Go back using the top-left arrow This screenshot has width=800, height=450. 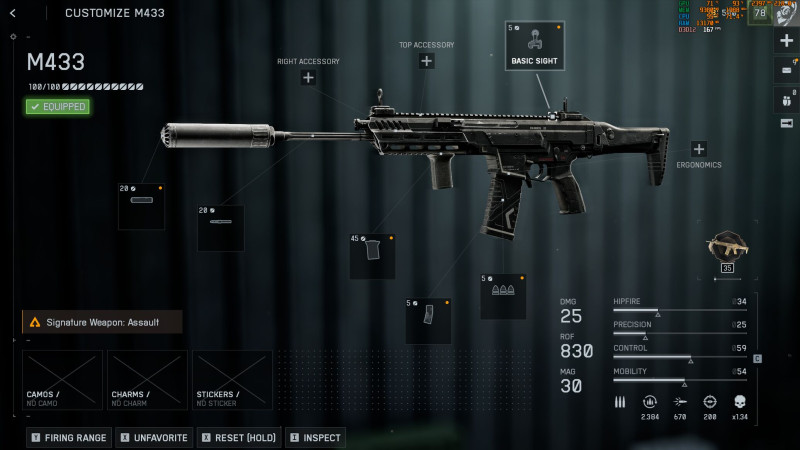pos(12,13)
